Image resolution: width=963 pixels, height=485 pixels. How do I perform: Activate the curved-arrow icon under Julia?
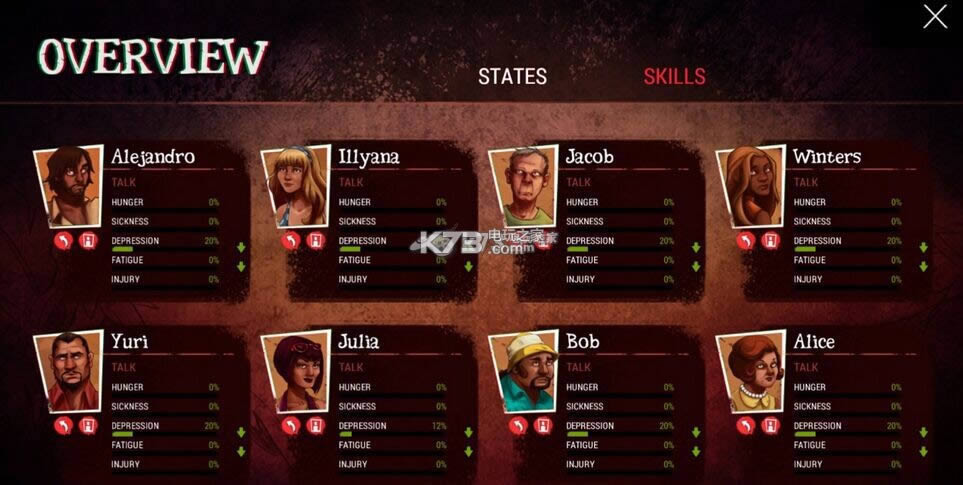290,426
